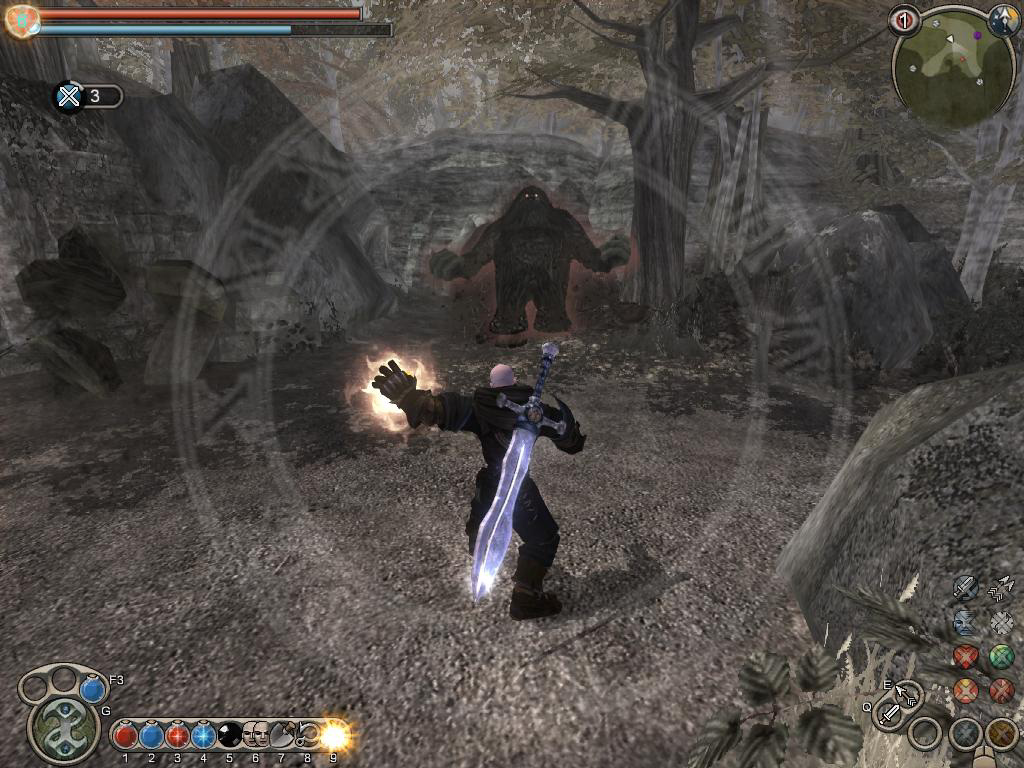Click the combat multiplier crossed swords icon
The width and height of the screenshot is (1024, 768).
point(68,96)
